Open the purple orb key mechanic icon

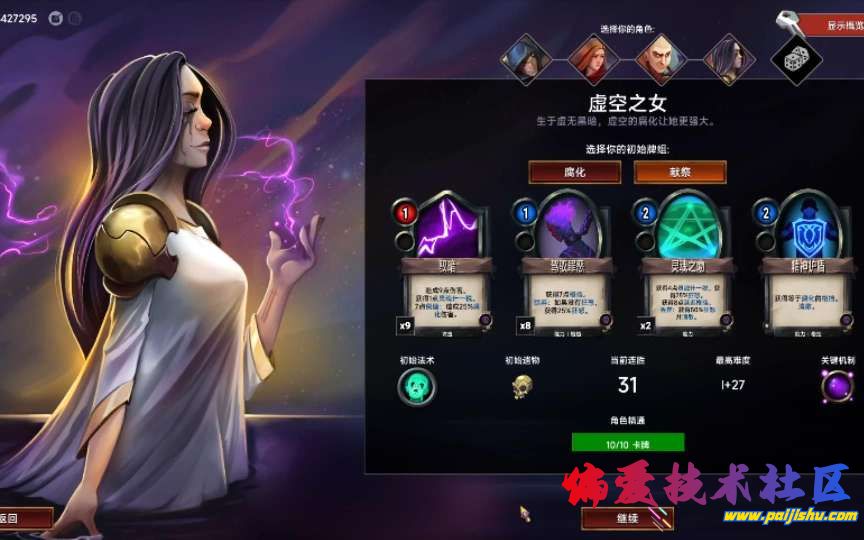click(837, 387)
